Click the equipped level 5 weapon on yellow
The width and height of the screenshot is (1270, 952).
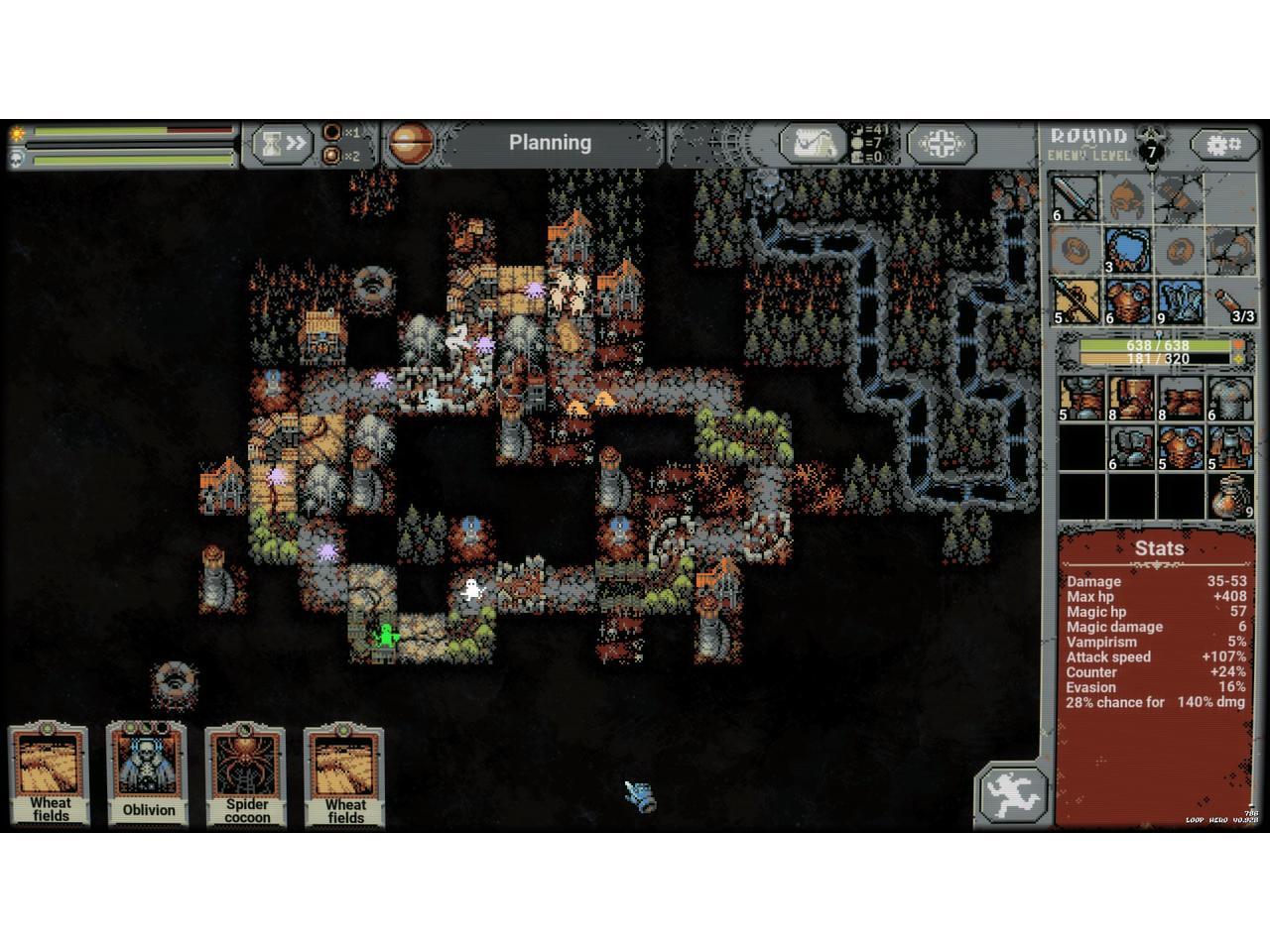1075,301
